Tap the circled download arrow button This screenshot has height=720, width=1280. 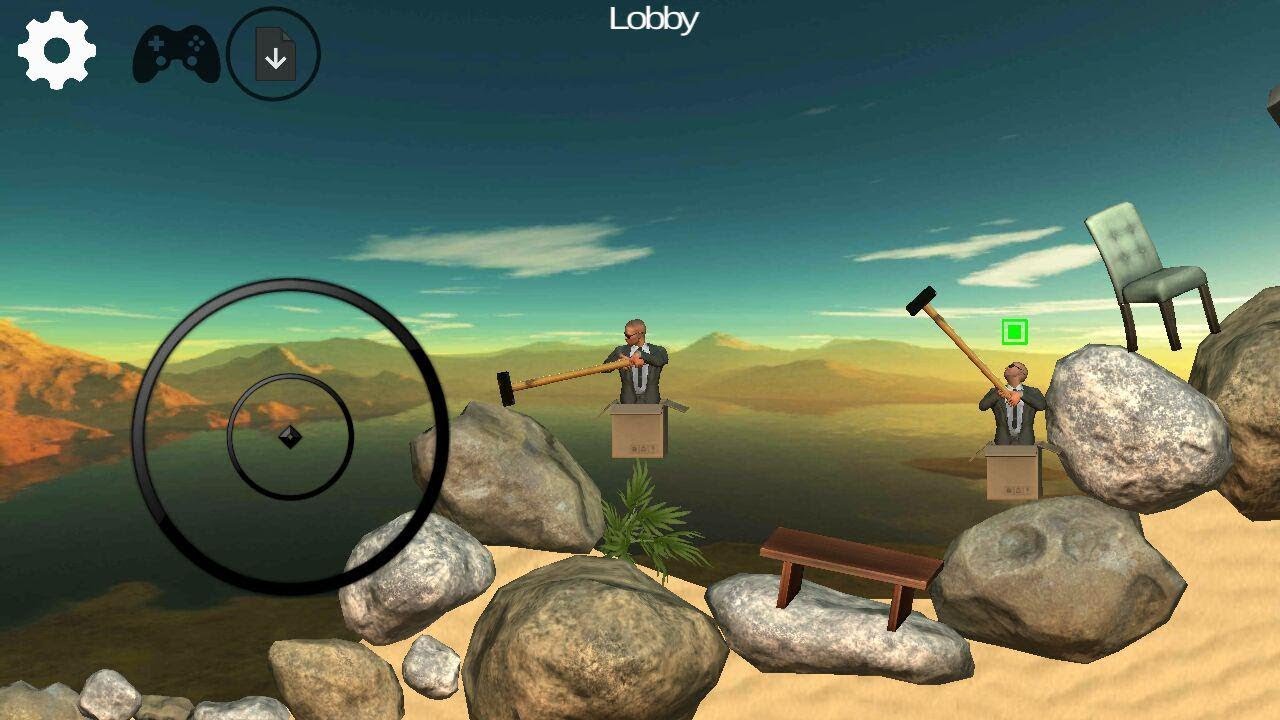274,54
